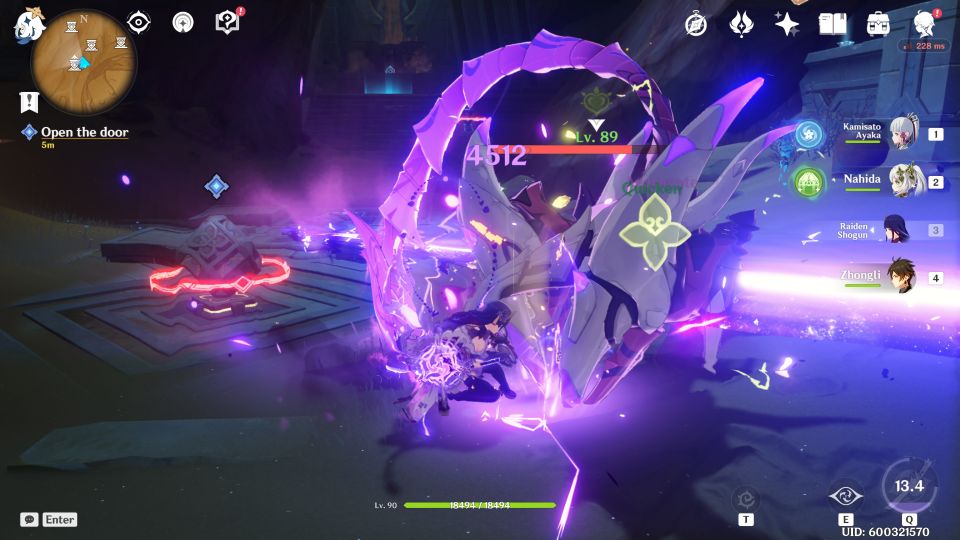The image size is (960, 540).
Task: Open the backpack inventory
Action: (879, 24)
